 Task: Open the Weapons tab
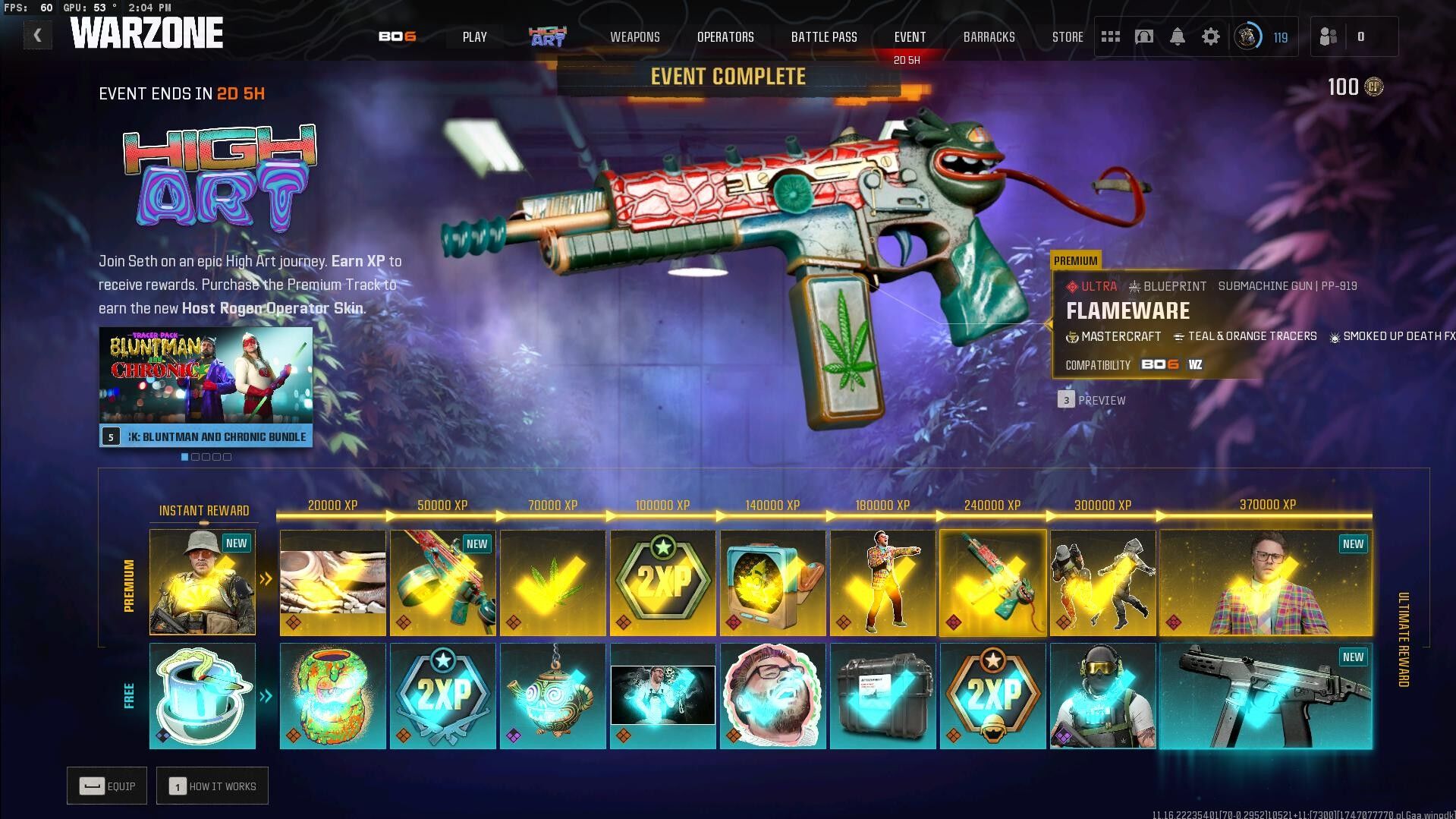634,36
